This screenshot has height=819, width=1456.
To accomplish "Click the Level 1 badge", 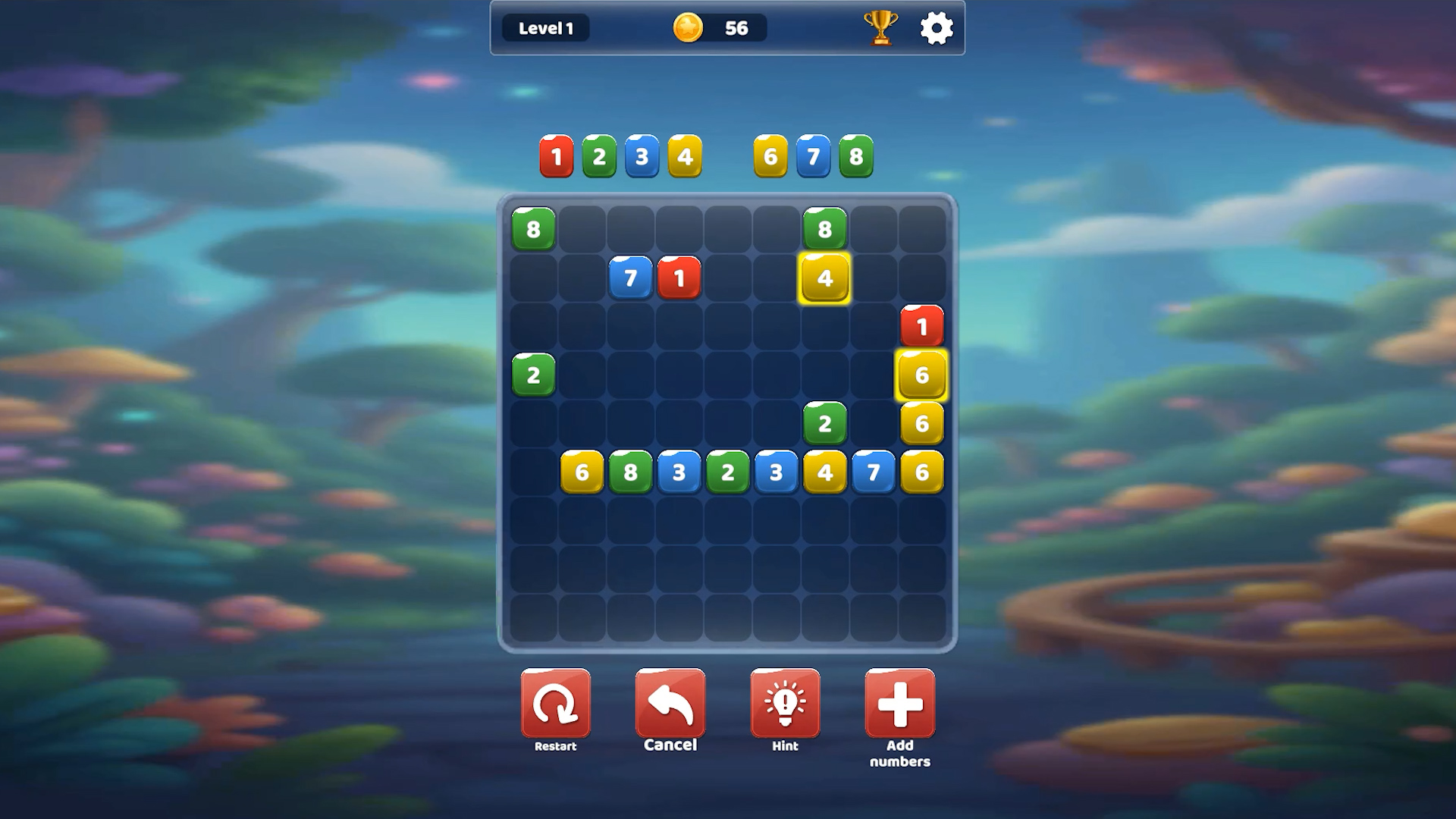I will point(545,28).
